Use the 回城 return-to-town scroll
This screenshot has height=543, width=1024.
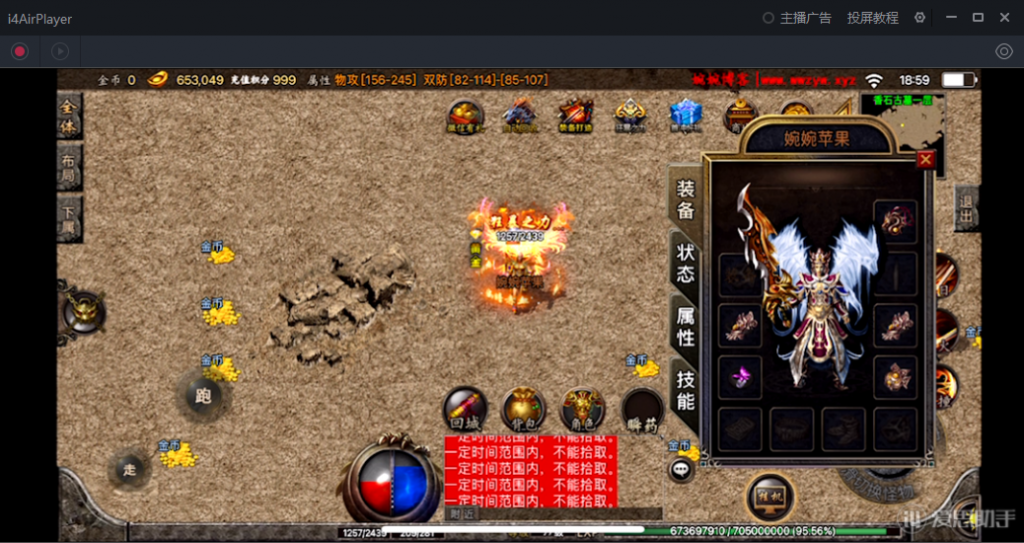point(465,410)
